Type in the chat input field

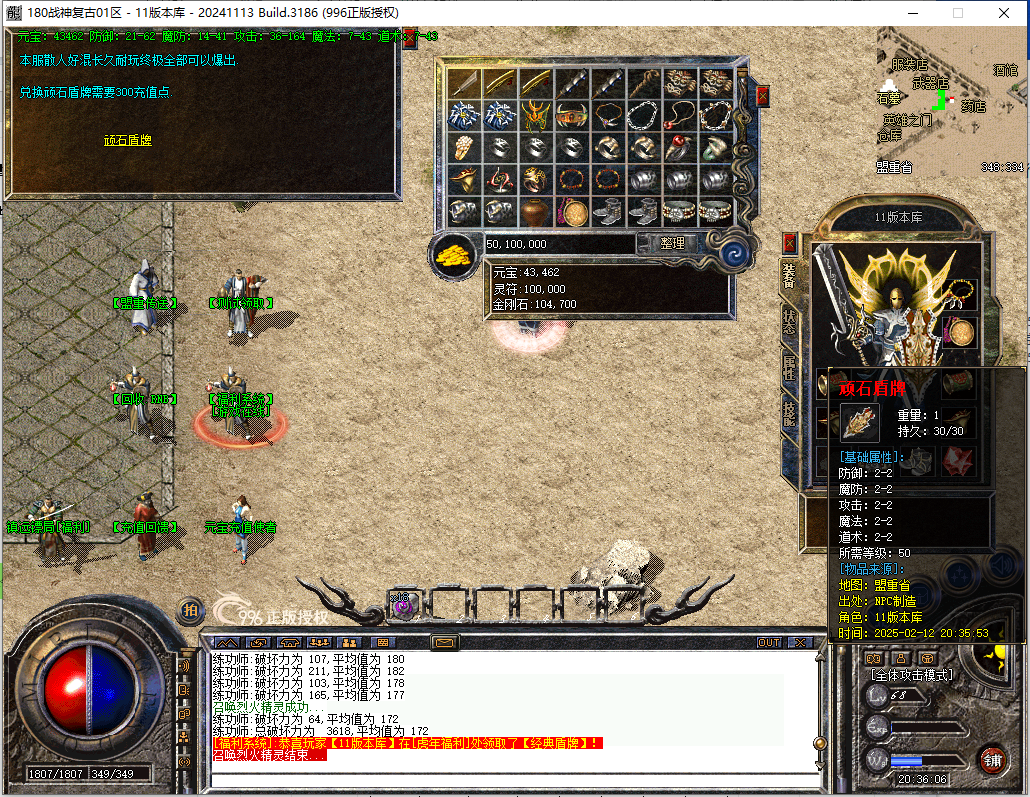pyautogui.click(x=510, y=780)
